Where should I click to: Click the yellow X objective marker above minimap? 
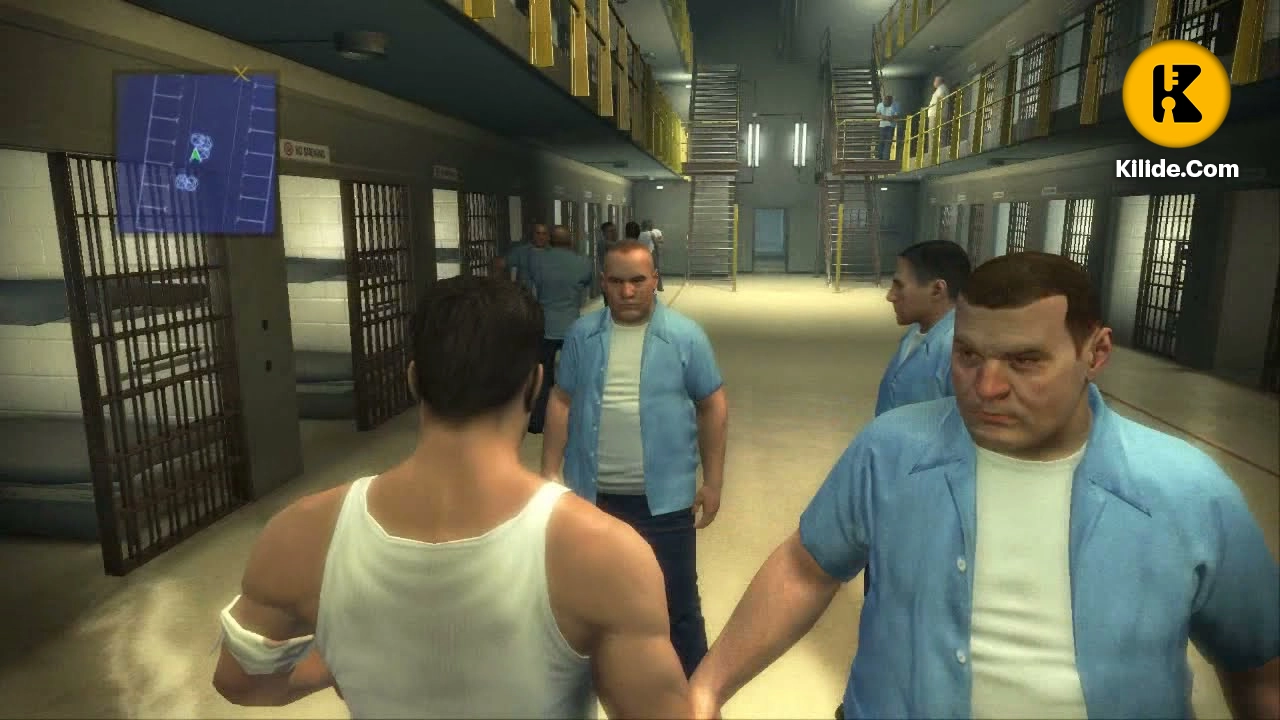pyautogui.click(x=240, y=71)
